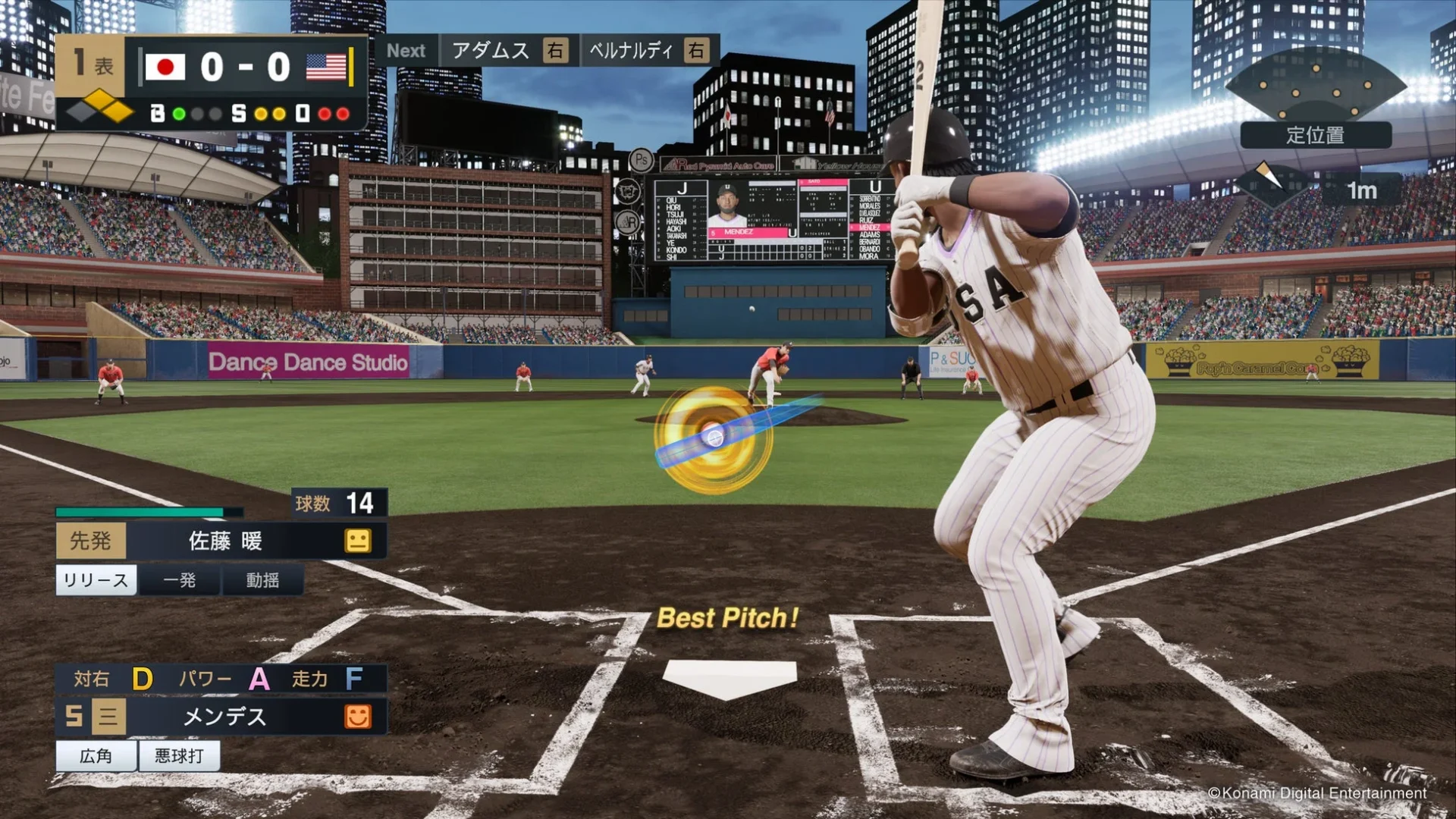The height and width of the screenshot is (819, 1456).
Task: Expand the Next batter アダムス entry
Action: click(x=509, y=51)
